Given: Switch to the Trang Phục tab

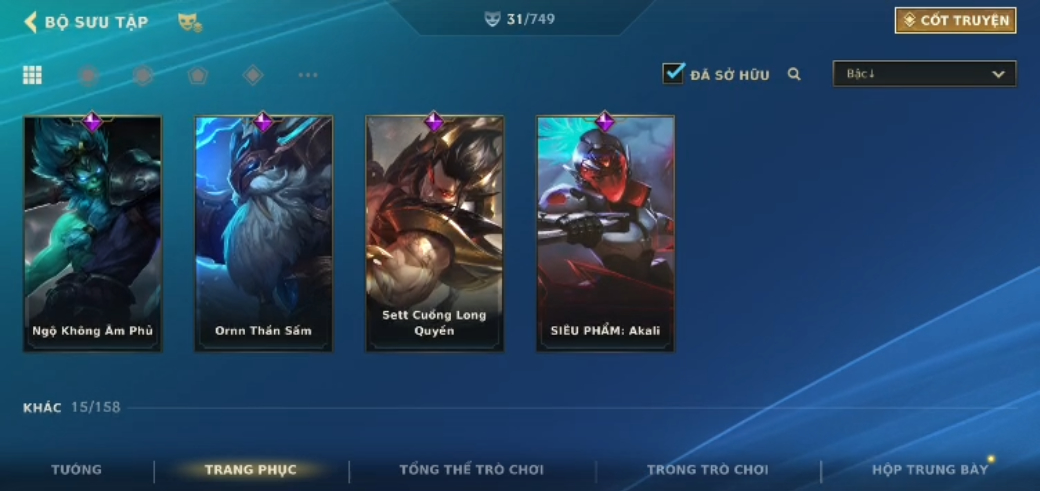Looking at the screenshot, I should (x=250, y=470).
